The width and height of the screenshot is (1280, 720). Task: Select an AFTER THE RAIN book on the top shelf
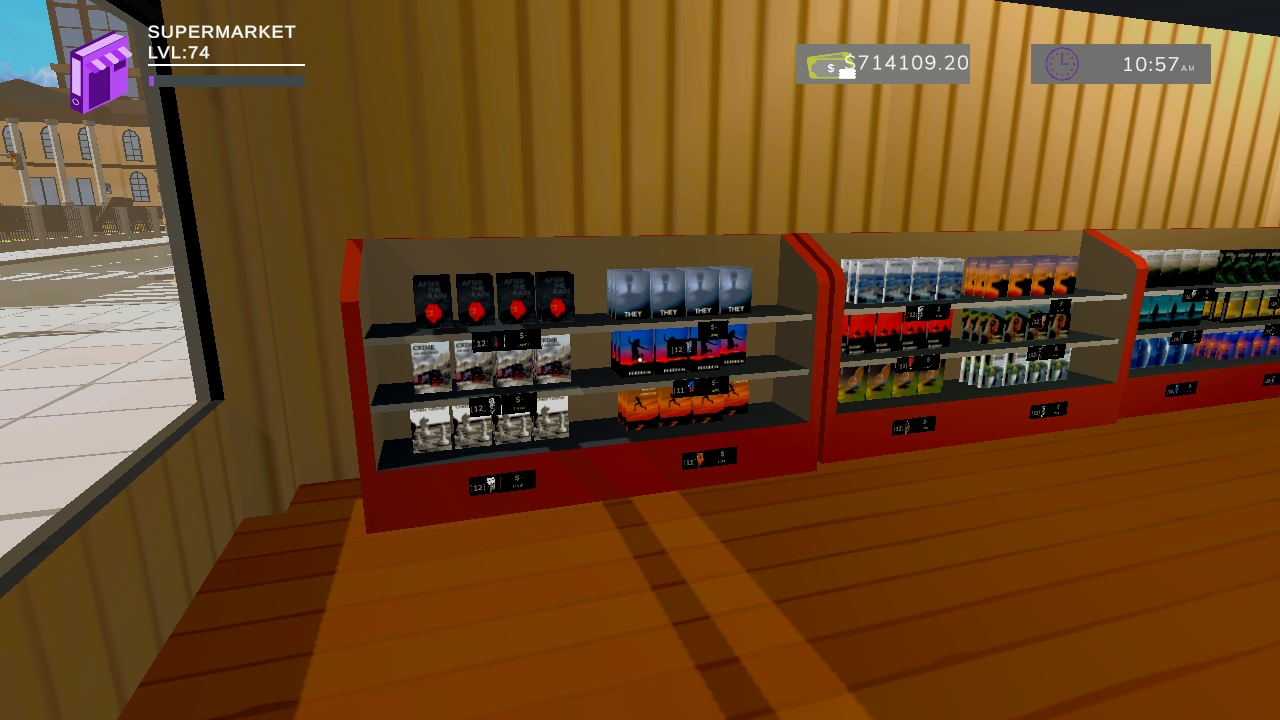click(x=432, y=295)
